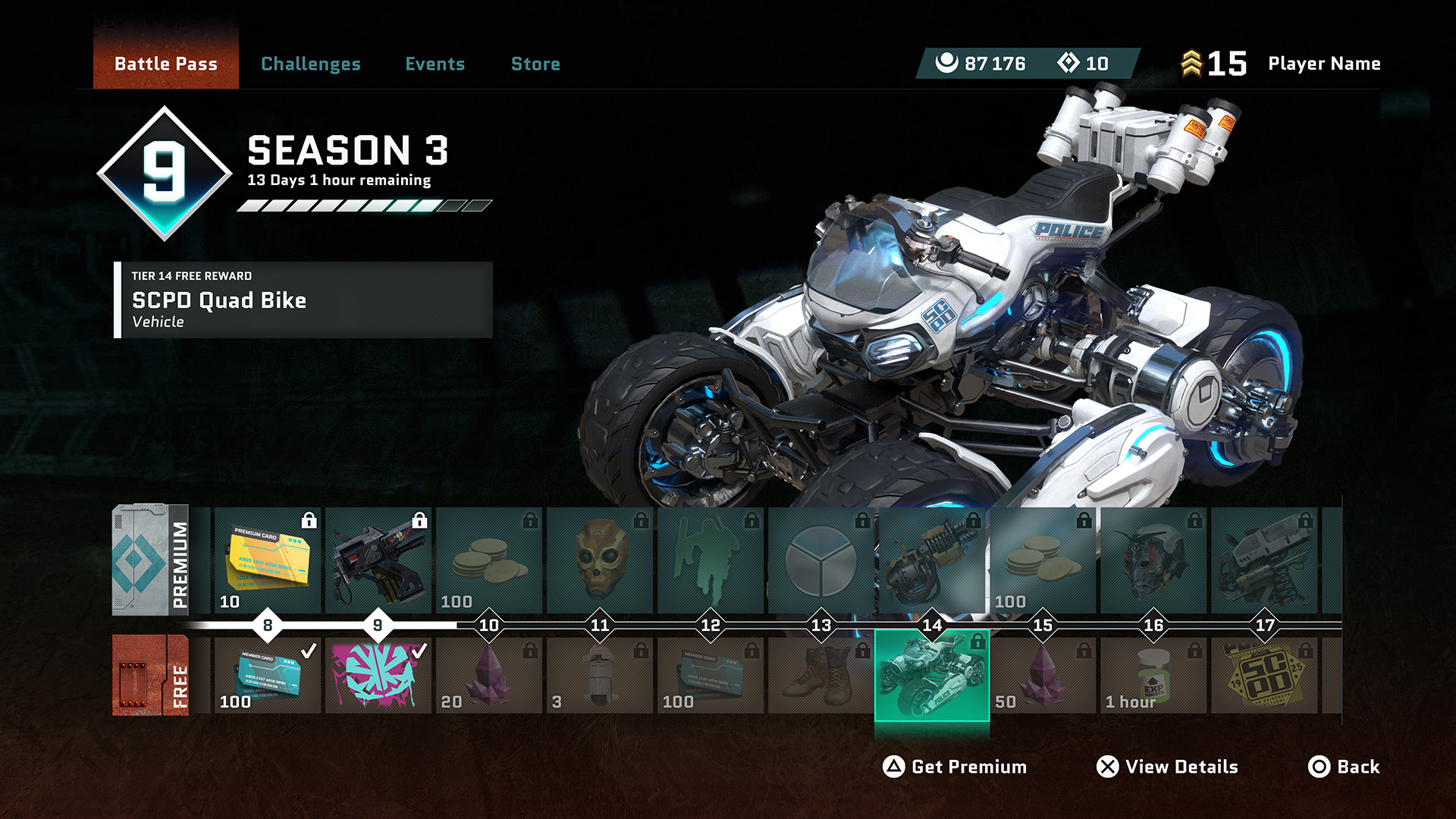Click Get Premium to upgrade the pass
The height and width of the screenshot is (819, 1456).
(955, 767)
